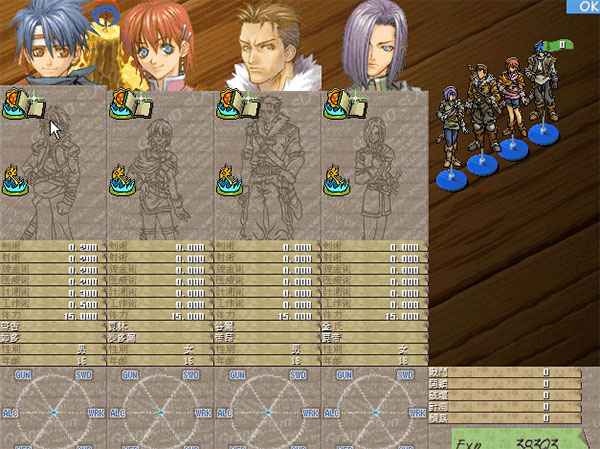Select the purple-haired character portrait
Viewport: 600px width, 449px height.
[x=375, y=47]
